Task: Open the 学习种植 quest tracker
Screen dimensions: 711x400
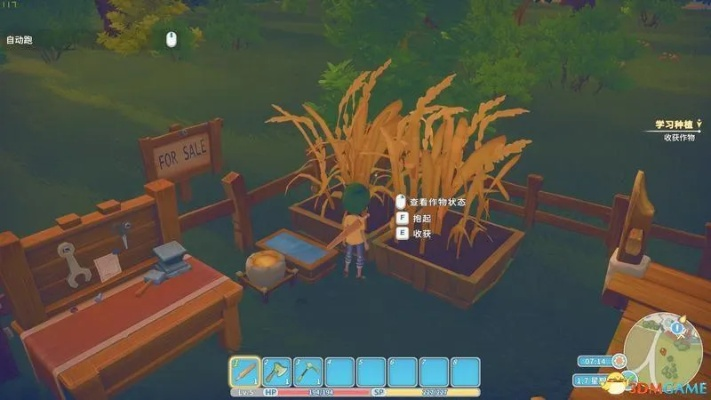Action: 674,125
